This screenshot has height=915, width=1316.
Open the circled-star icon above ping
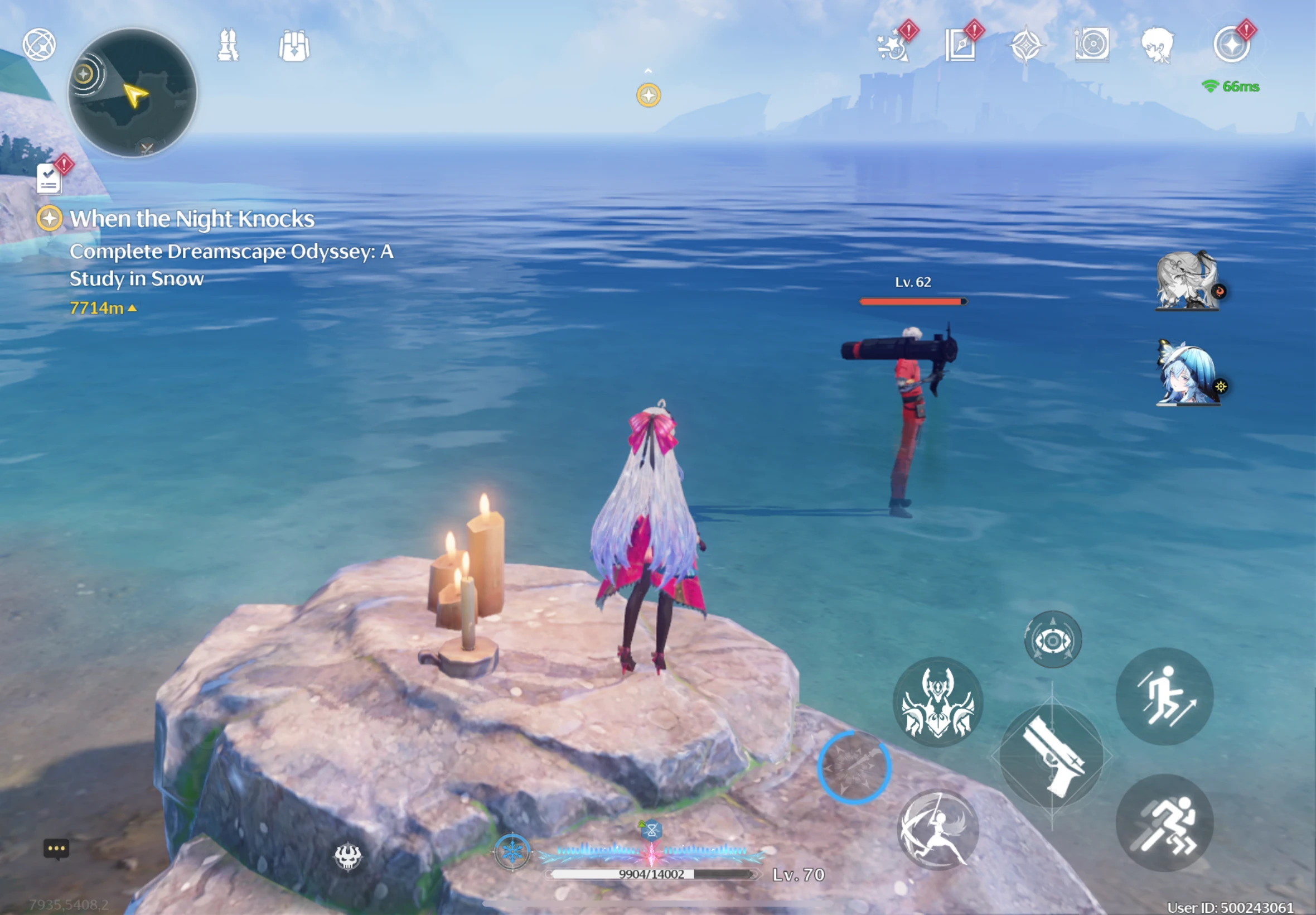1231,45
